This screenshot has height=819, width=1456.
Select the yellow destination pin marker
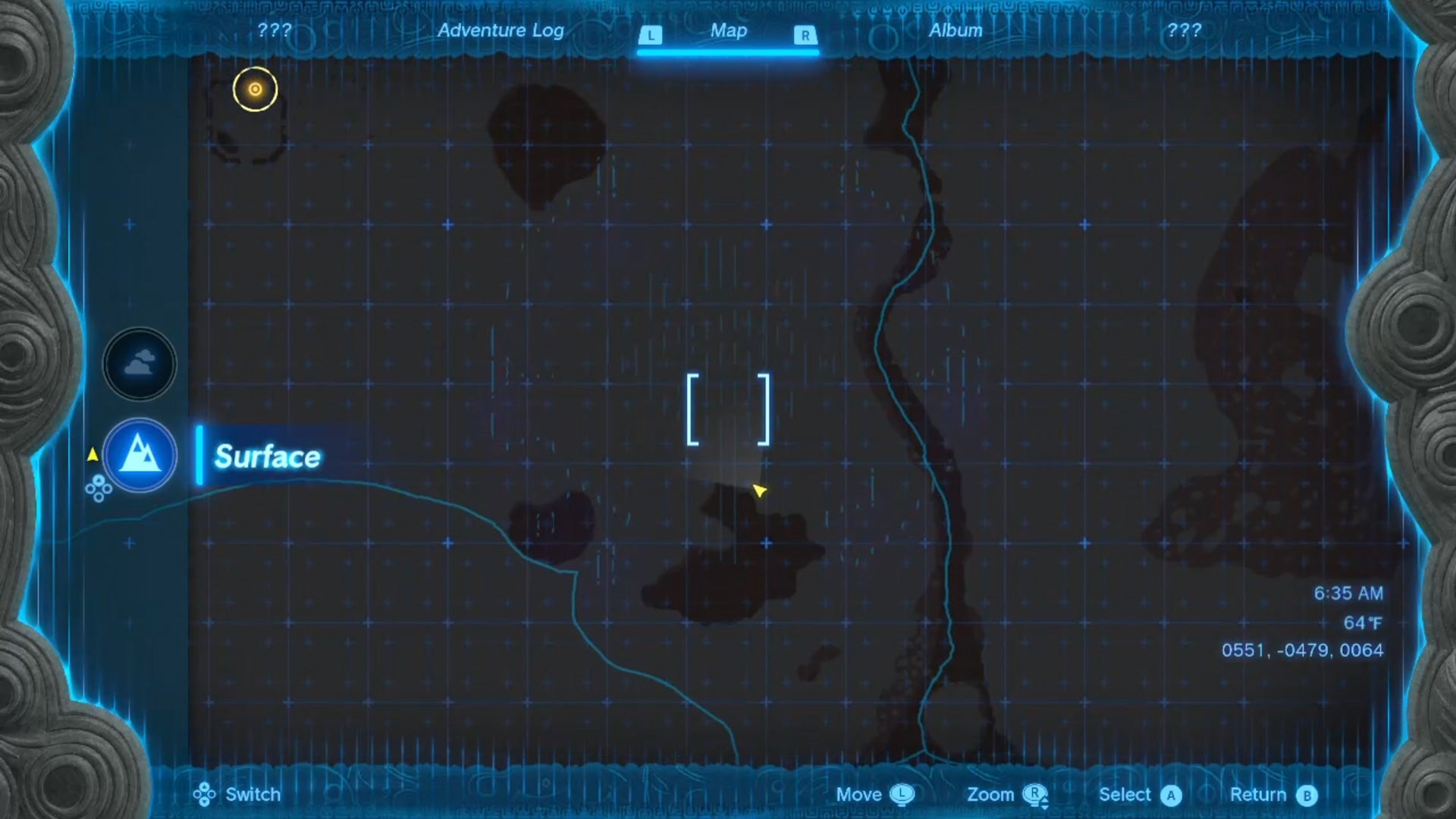click(x=256, y=89)
